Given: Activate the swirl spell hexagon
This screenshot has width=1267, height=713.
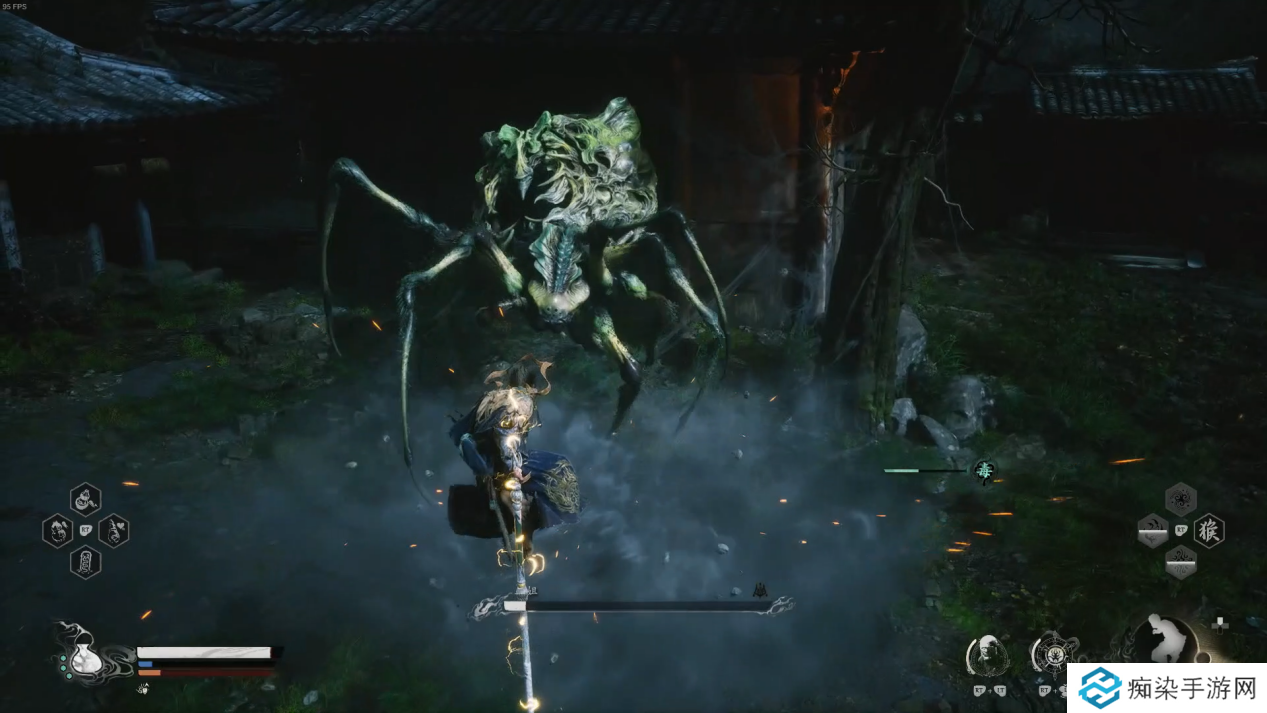Looking at the screenshot, I should click(1181, 499).
